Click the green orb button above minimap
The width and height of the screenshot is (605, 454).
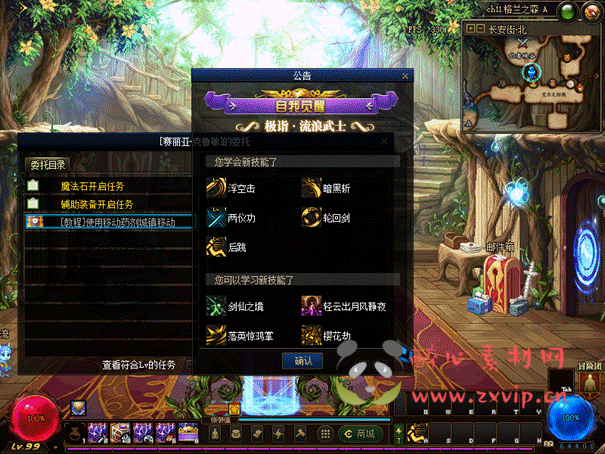click(x=567, y=13)
